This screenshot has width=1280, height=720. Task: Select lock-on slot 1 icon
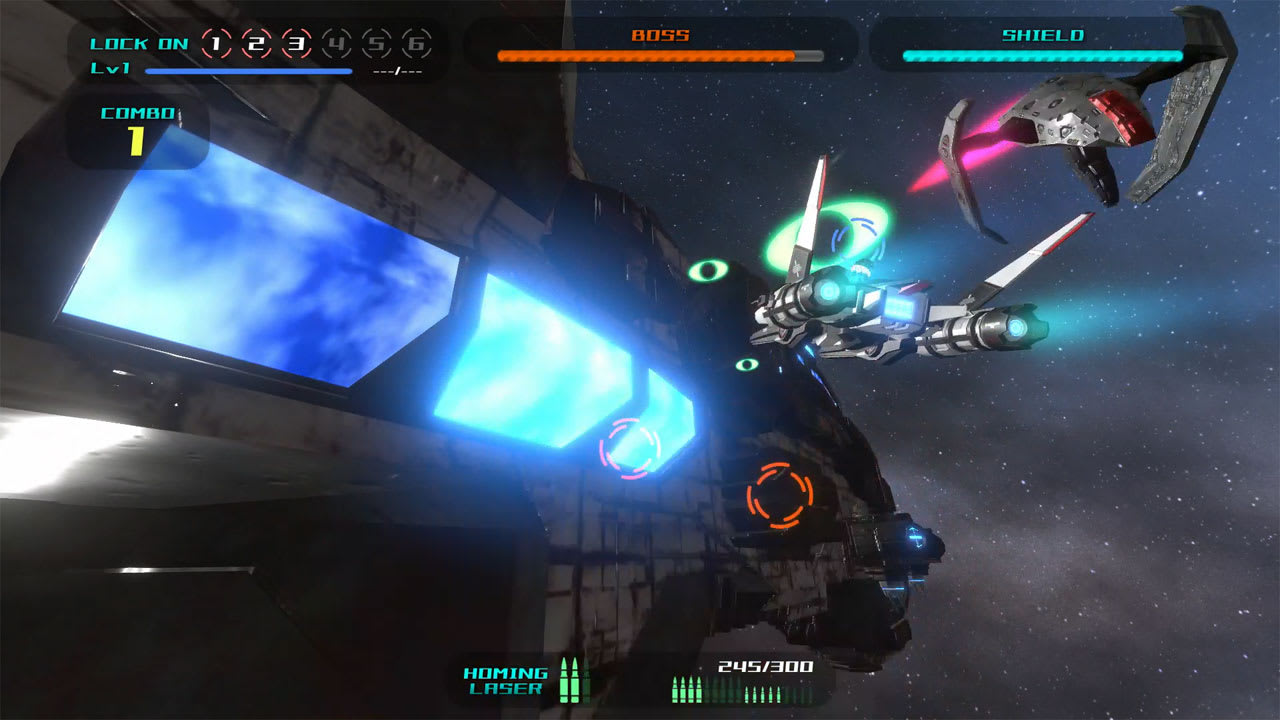pyautogui.click(x=215, y=43)
